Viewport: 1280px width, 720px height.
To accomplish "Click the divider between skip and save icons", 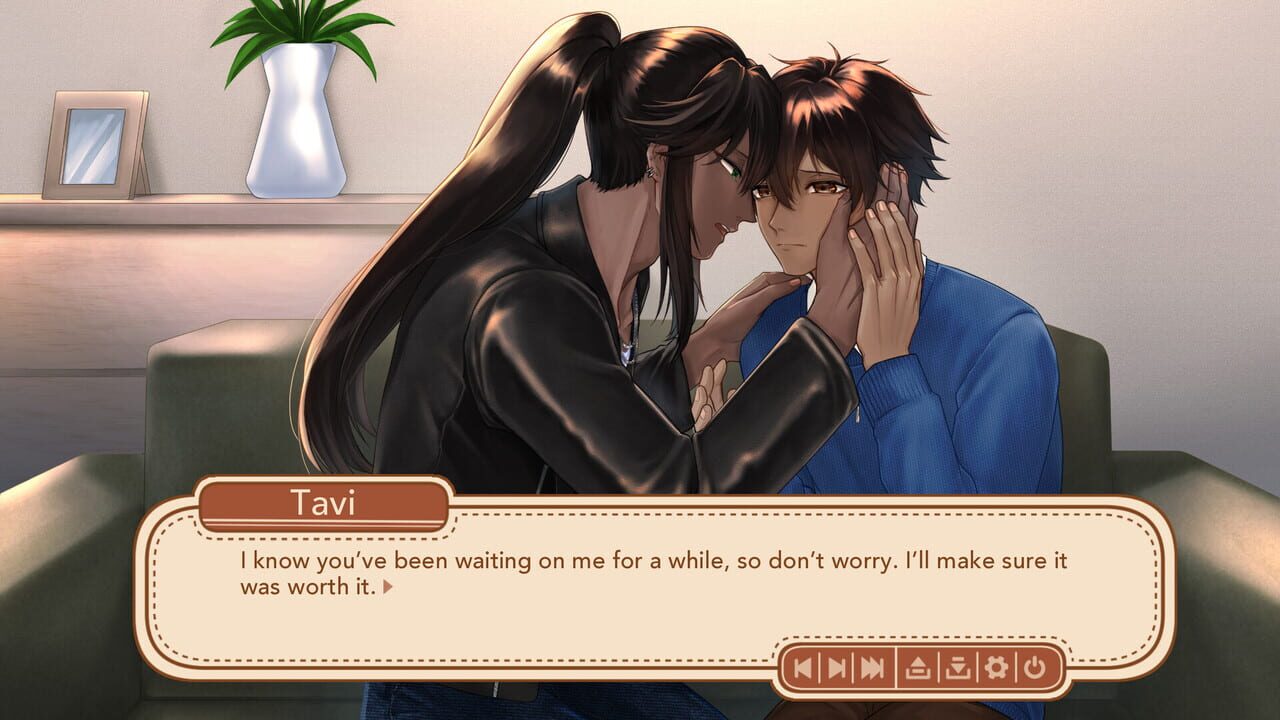I will 895,666.
